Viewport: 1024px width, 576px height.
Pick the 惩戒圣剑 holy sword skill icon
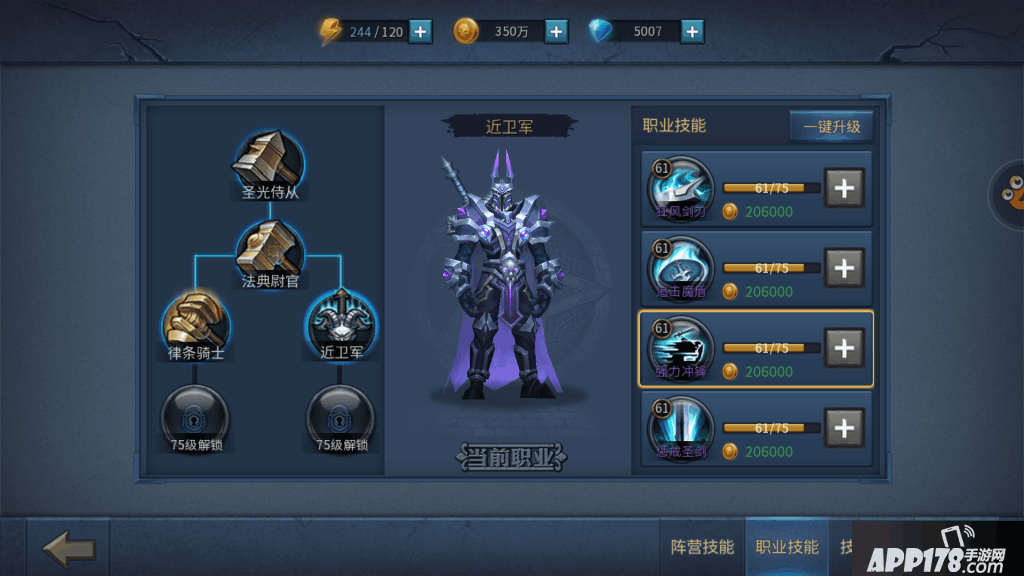(x=681, y=428)
